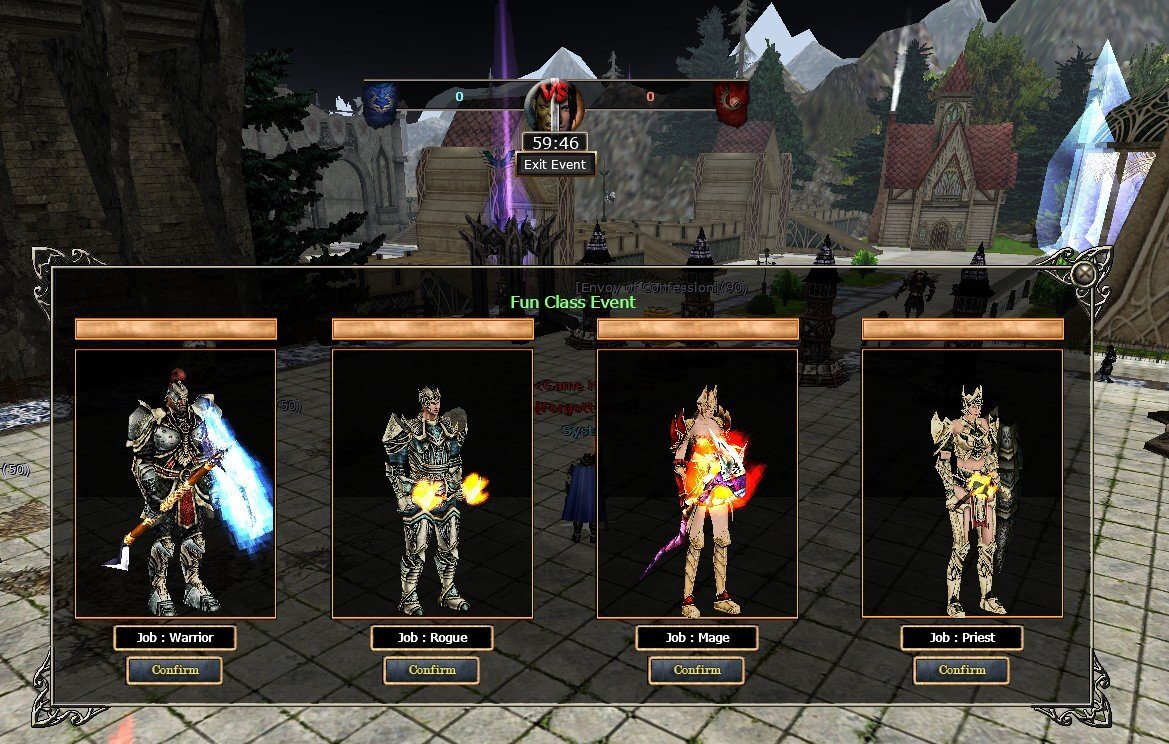This screenshot has height=744, width=1169.
Task: Confirm the Rogue job selection
Action: pyautogui.click(x=432, y=670)
